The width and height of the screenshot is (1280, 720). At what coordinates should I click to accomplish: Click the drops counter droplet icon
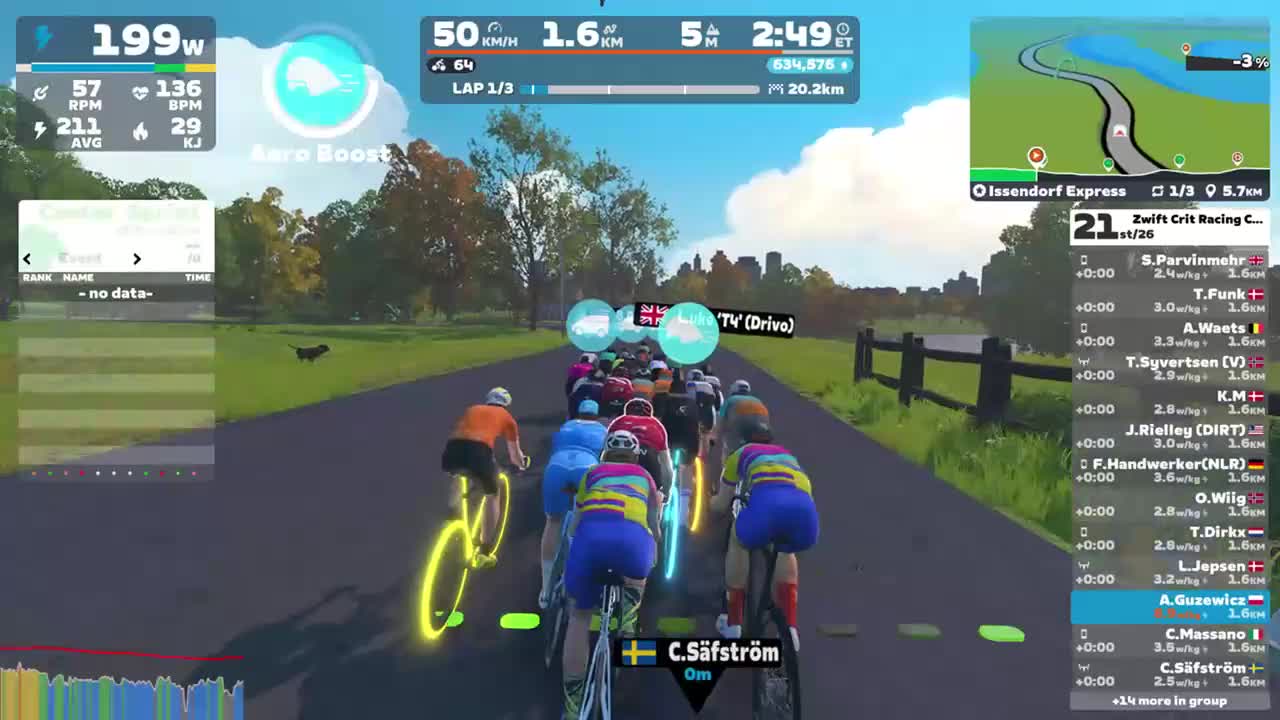point(846,63)
